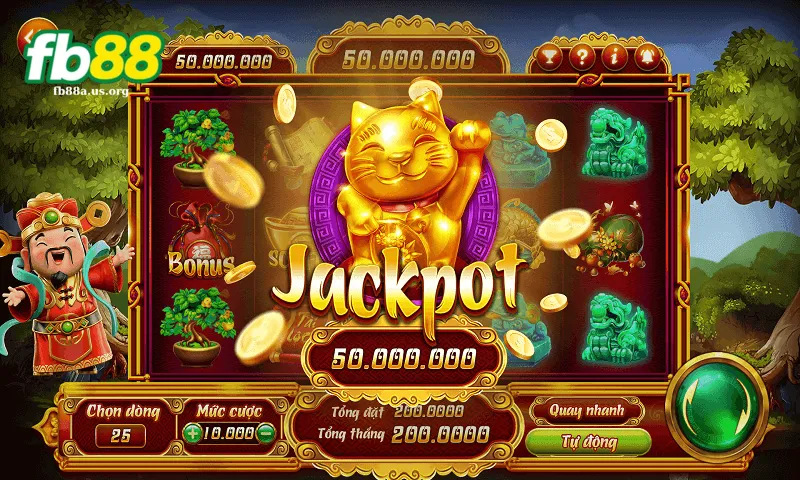
Task: Increase the bet with the plus button
Action: tap(192, 434)
